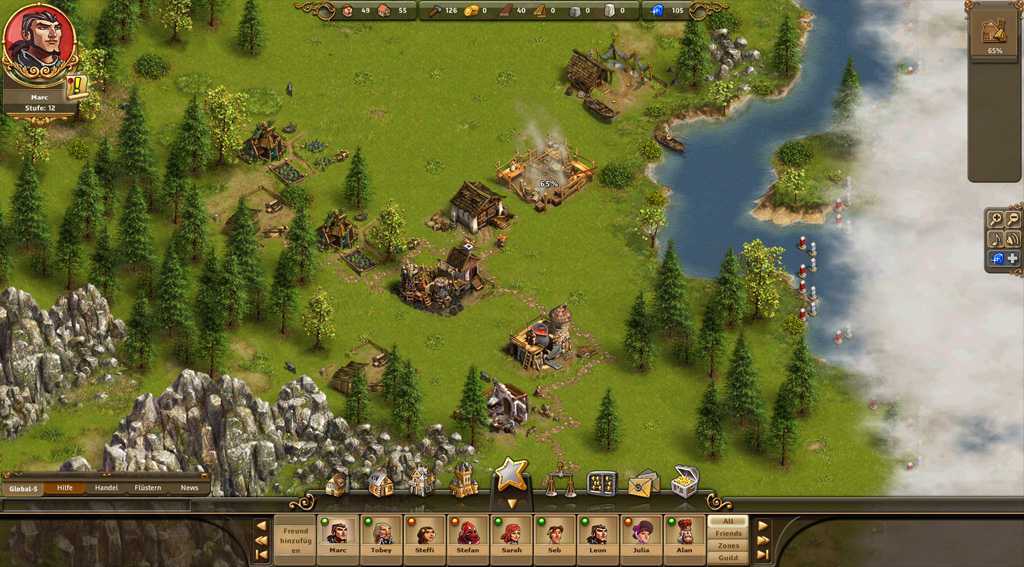
Task: Zoom in with the plus magnifier
Action: tap(996, 220)
